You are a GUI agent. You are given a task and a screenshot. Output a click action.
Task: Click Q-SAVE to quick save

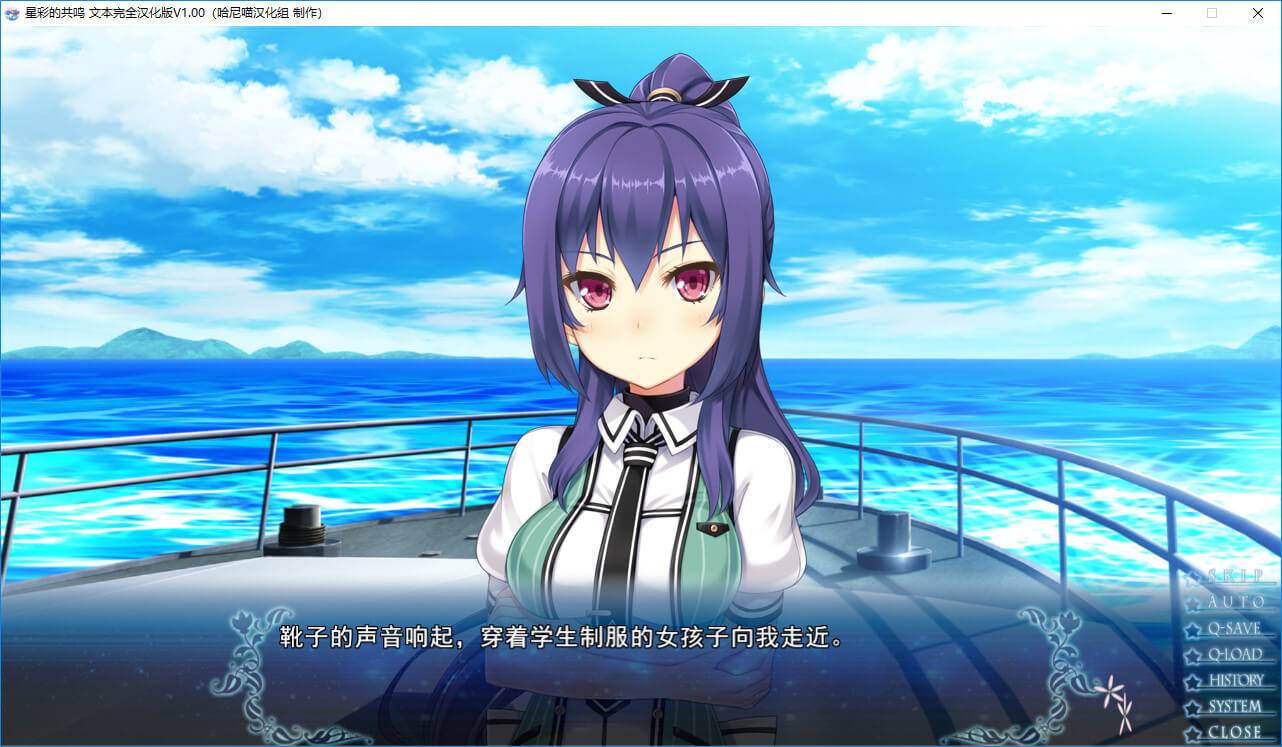pos(1234,629)
